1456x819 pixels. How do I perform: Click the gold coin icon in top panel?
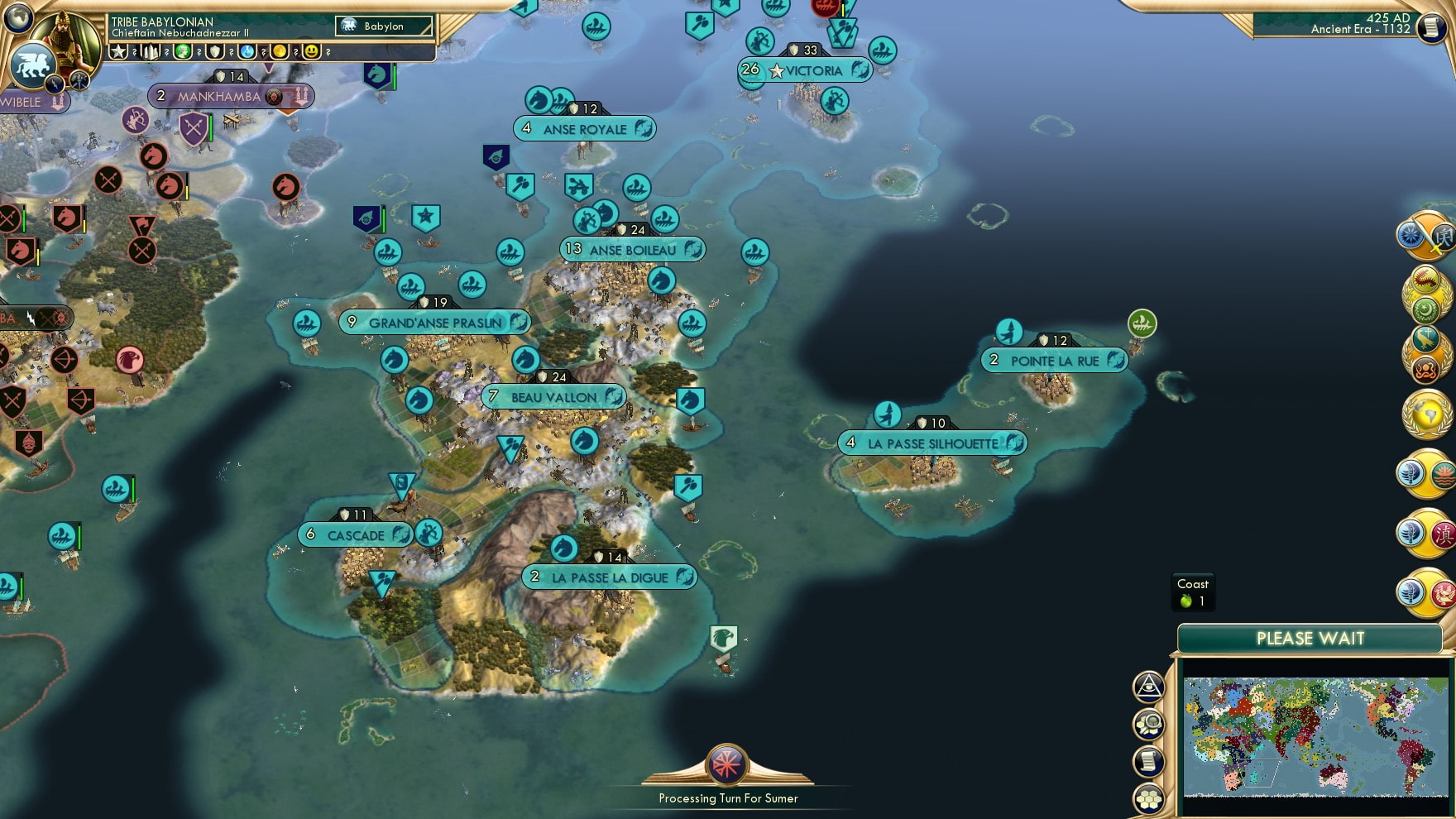click(280, 52)
